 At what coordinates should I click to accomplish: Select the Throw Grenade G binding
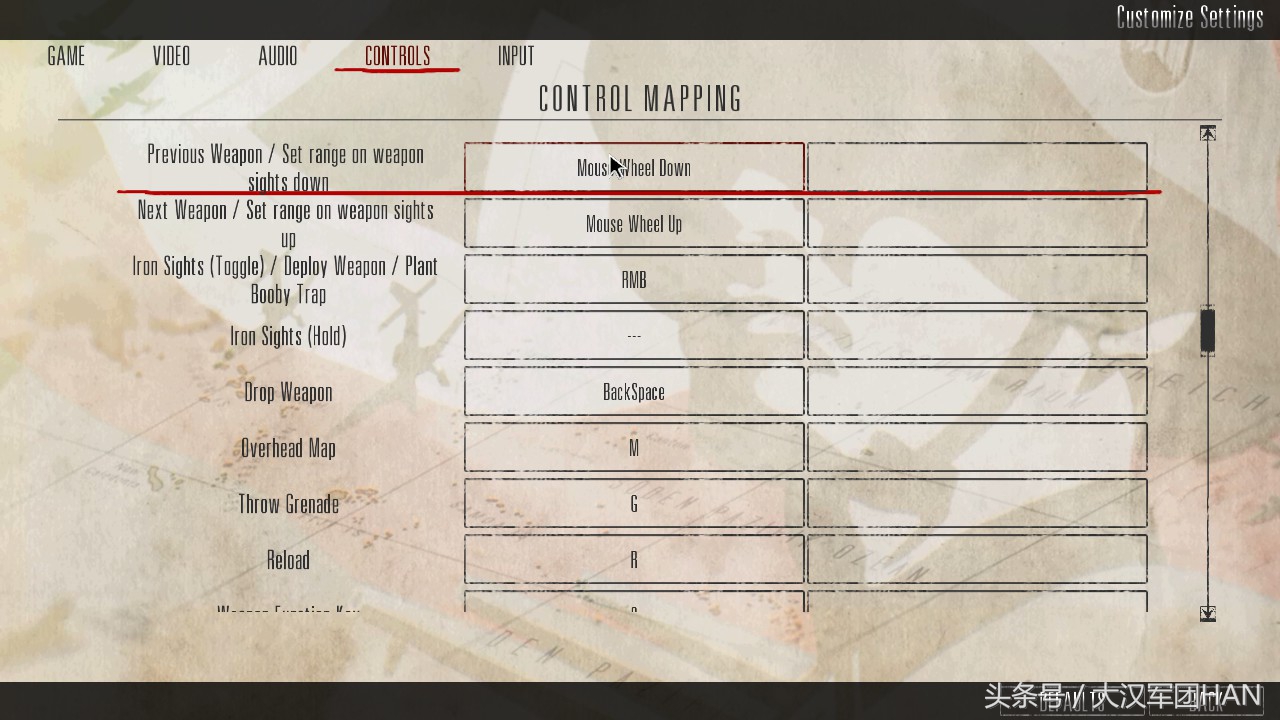pyautogui.click(x=634, y=504)
